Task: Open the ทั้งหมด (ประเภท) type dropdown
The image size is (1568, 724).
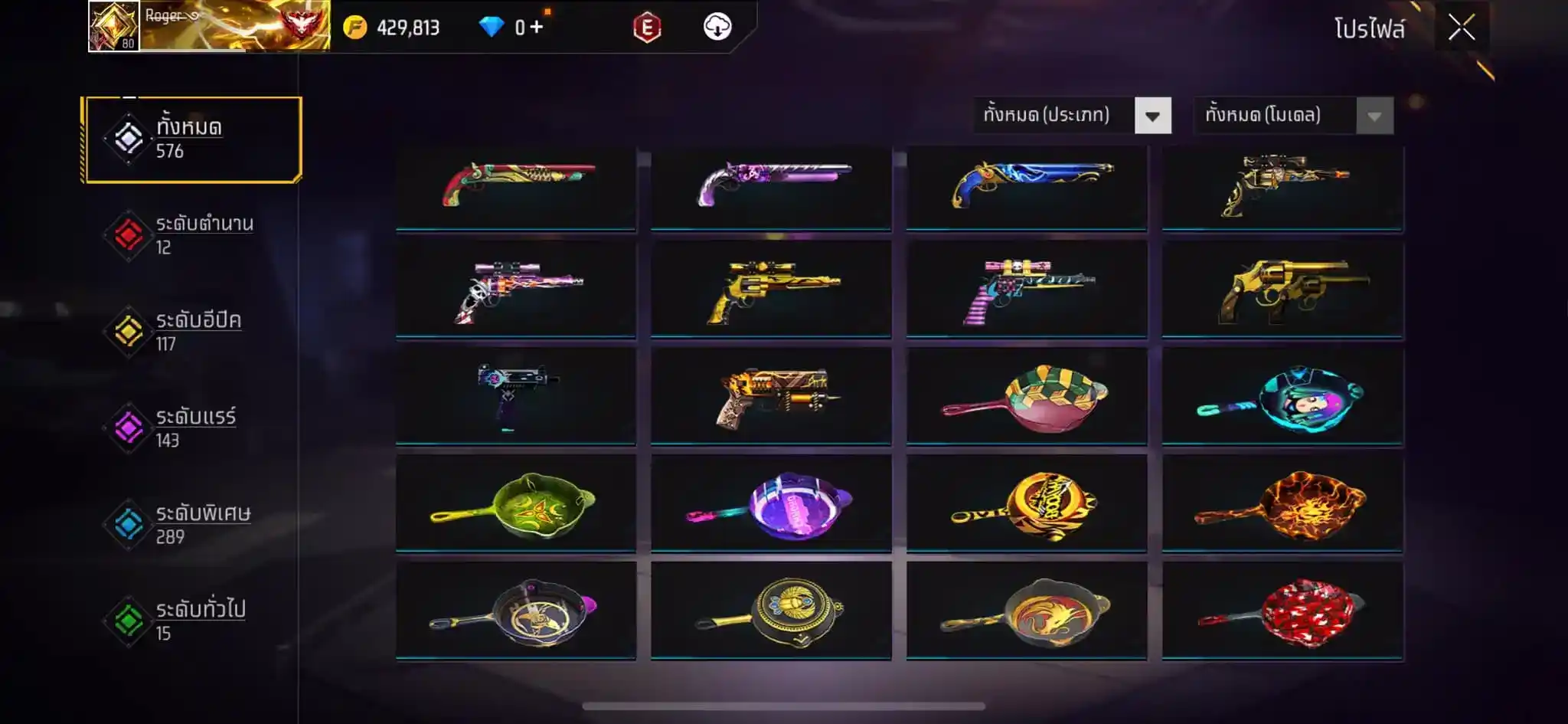Action: (1072, 116)
